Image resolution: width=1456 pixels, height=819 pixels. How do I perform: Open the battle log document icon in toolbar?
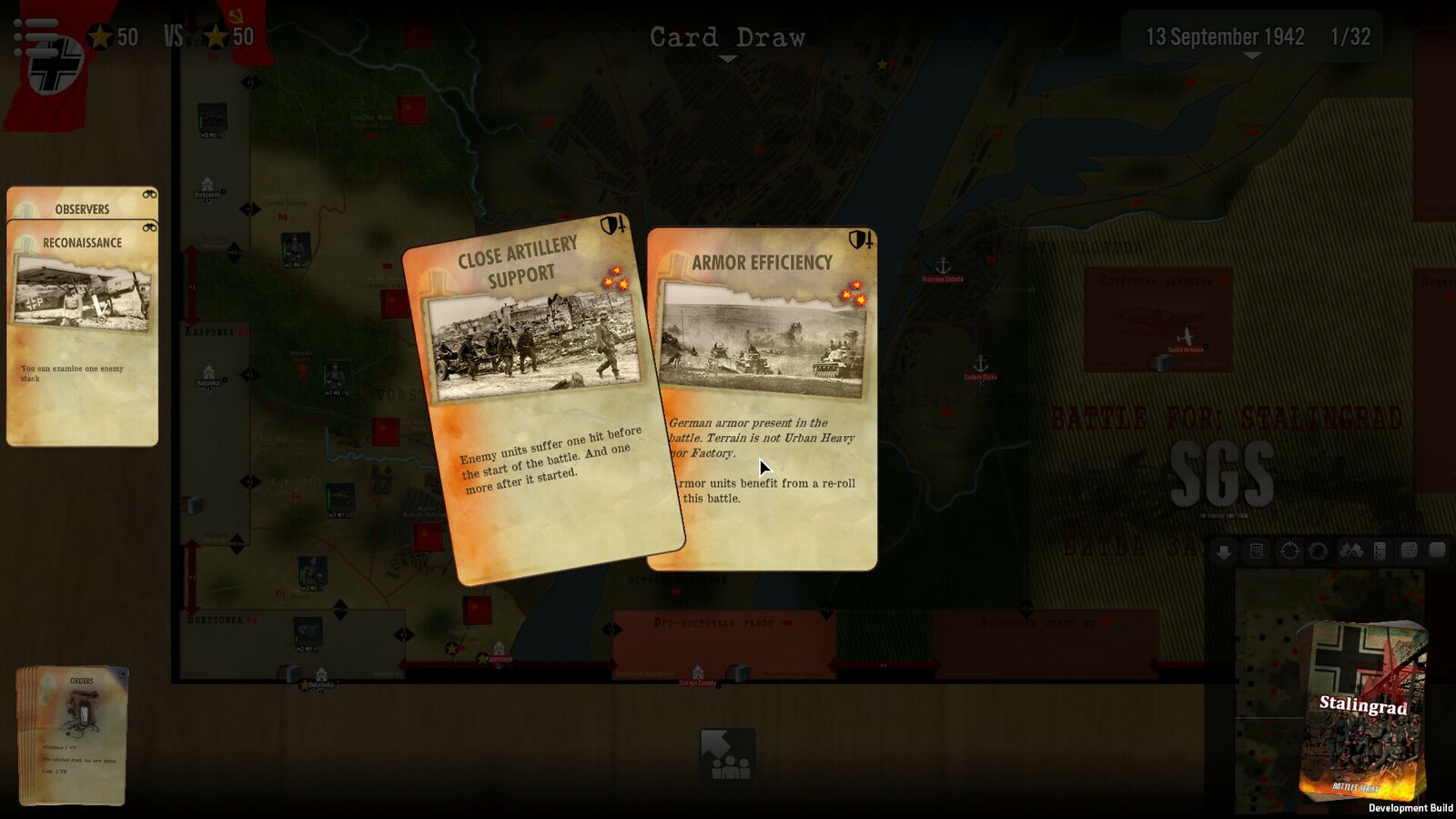pyautogui.click(x=1257, y=551)
